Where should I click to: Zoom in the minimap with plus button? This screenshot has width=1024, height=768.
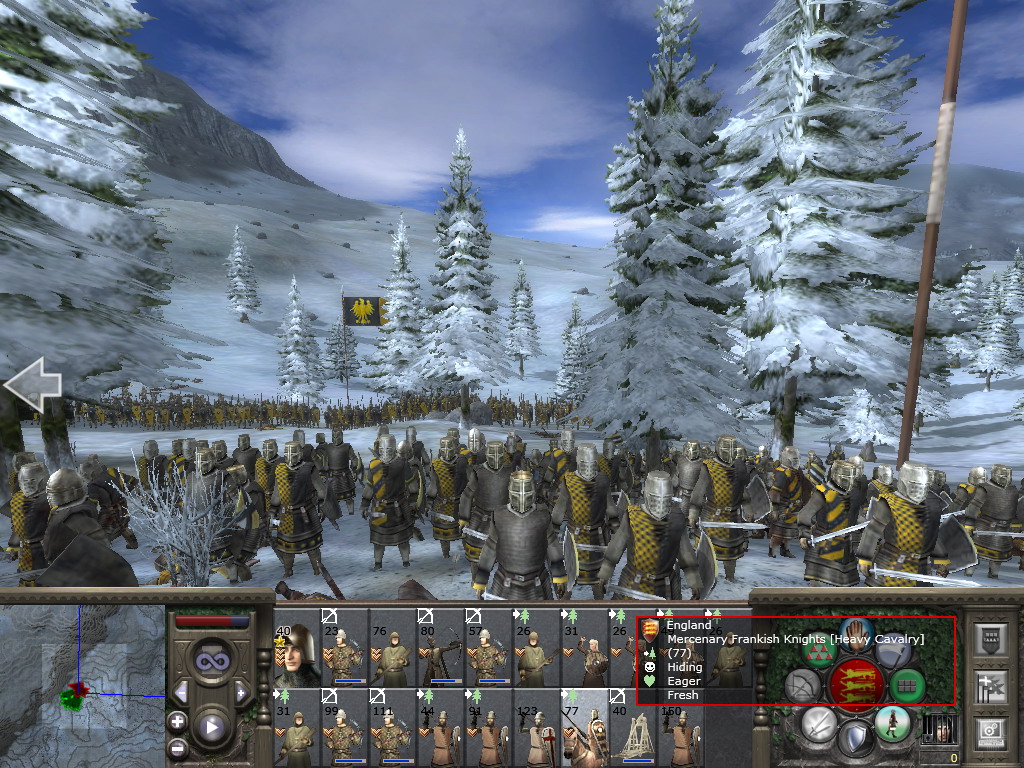click(x=178, y=721)
